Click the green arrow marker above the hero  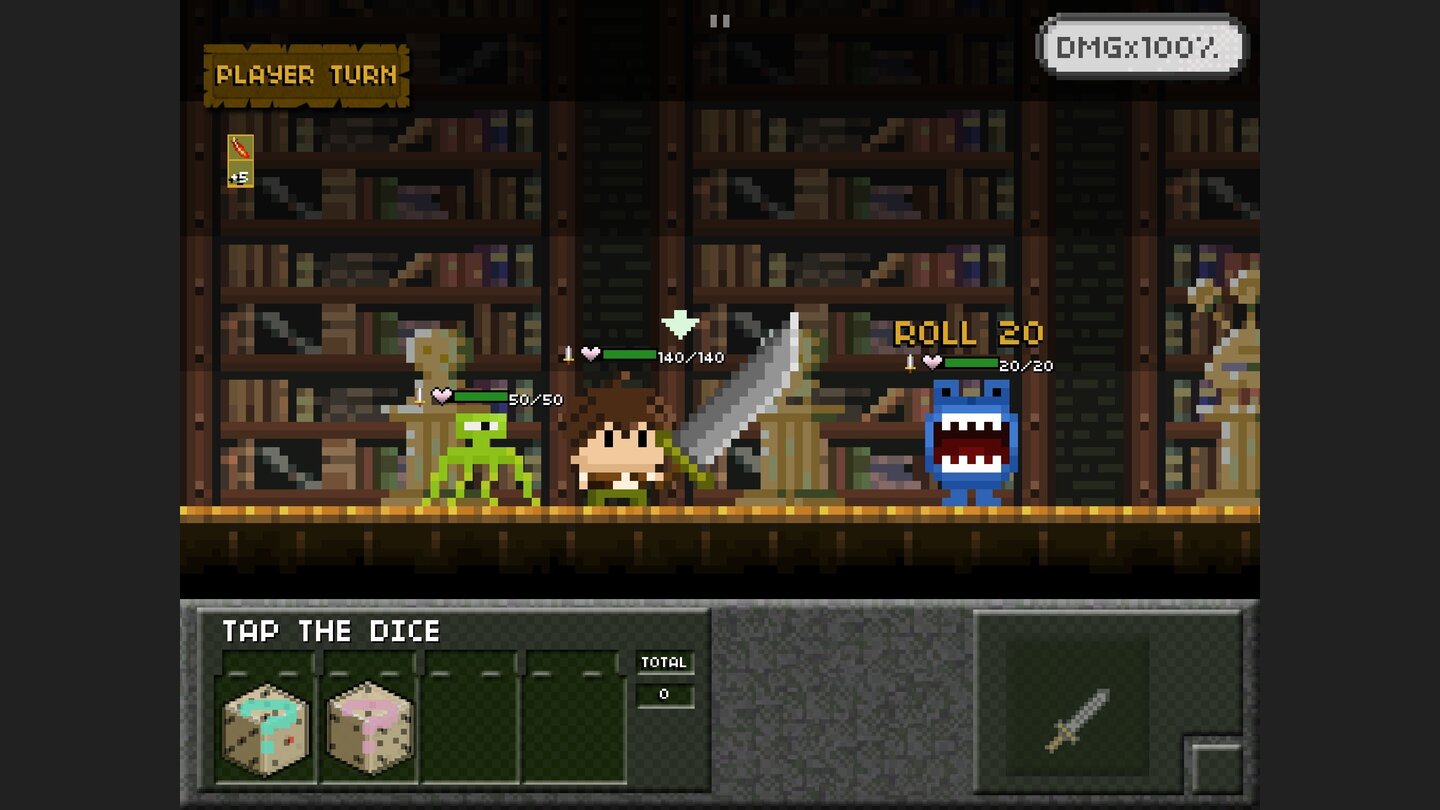click(679, 325)
